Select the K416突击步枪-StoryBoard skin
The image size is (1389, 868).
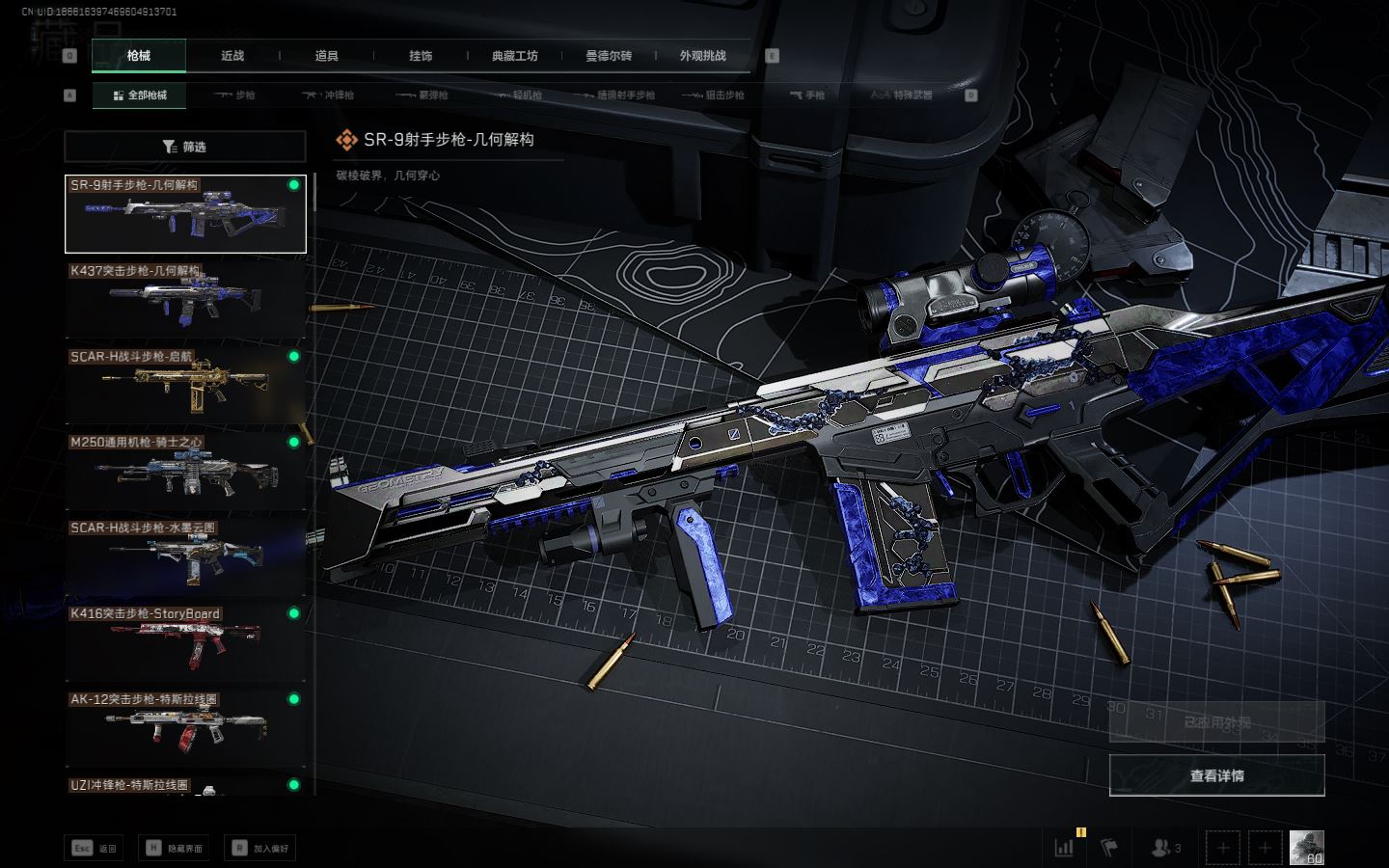point(185,642)
